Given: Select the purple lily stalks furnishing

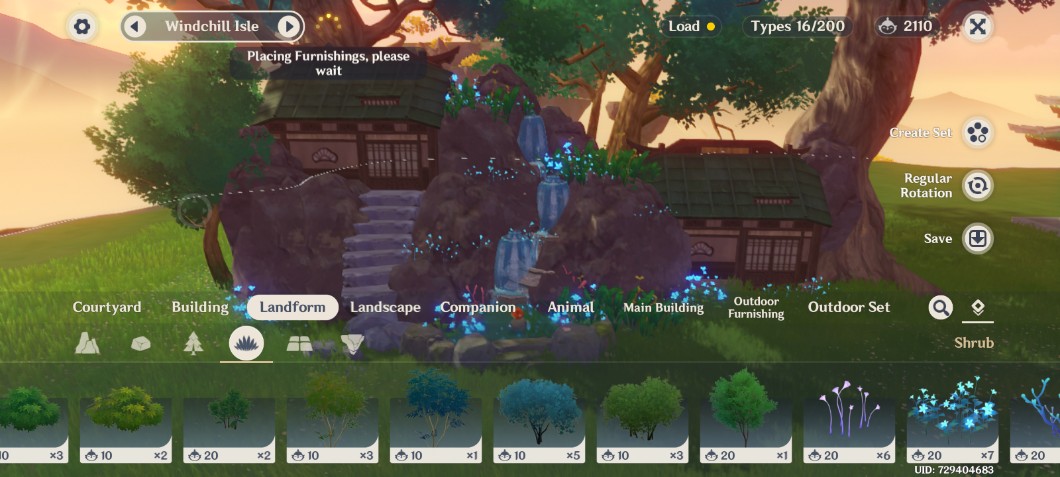Looking at the screenshot, I should 848,417.
